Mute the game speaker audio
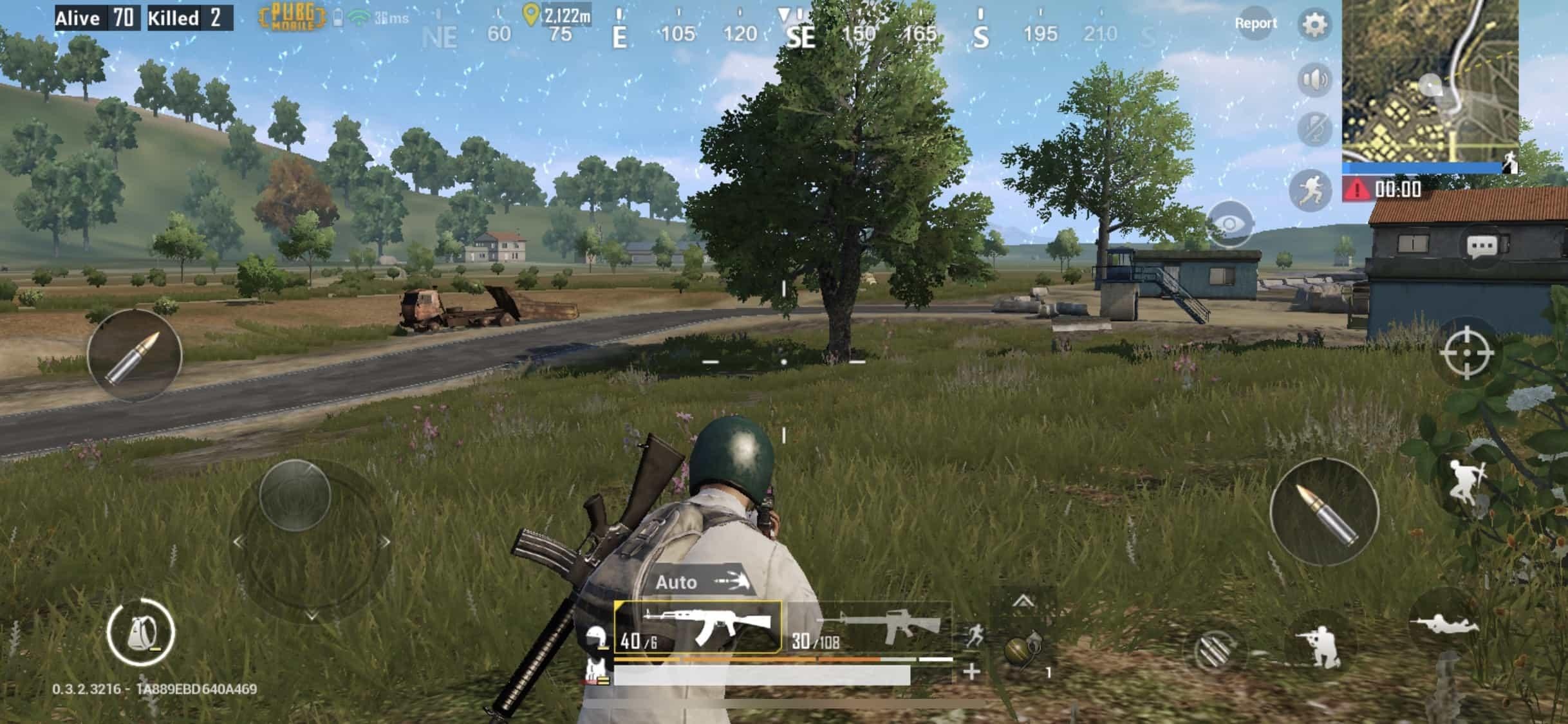 [1315, 79]
